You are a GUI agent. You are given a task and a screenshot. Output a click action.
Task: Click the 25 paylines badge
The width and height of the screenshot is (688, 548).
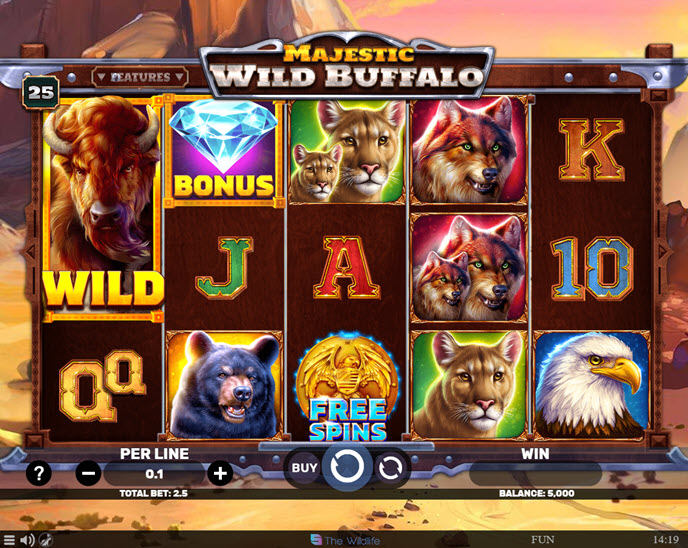click(41, 92)
